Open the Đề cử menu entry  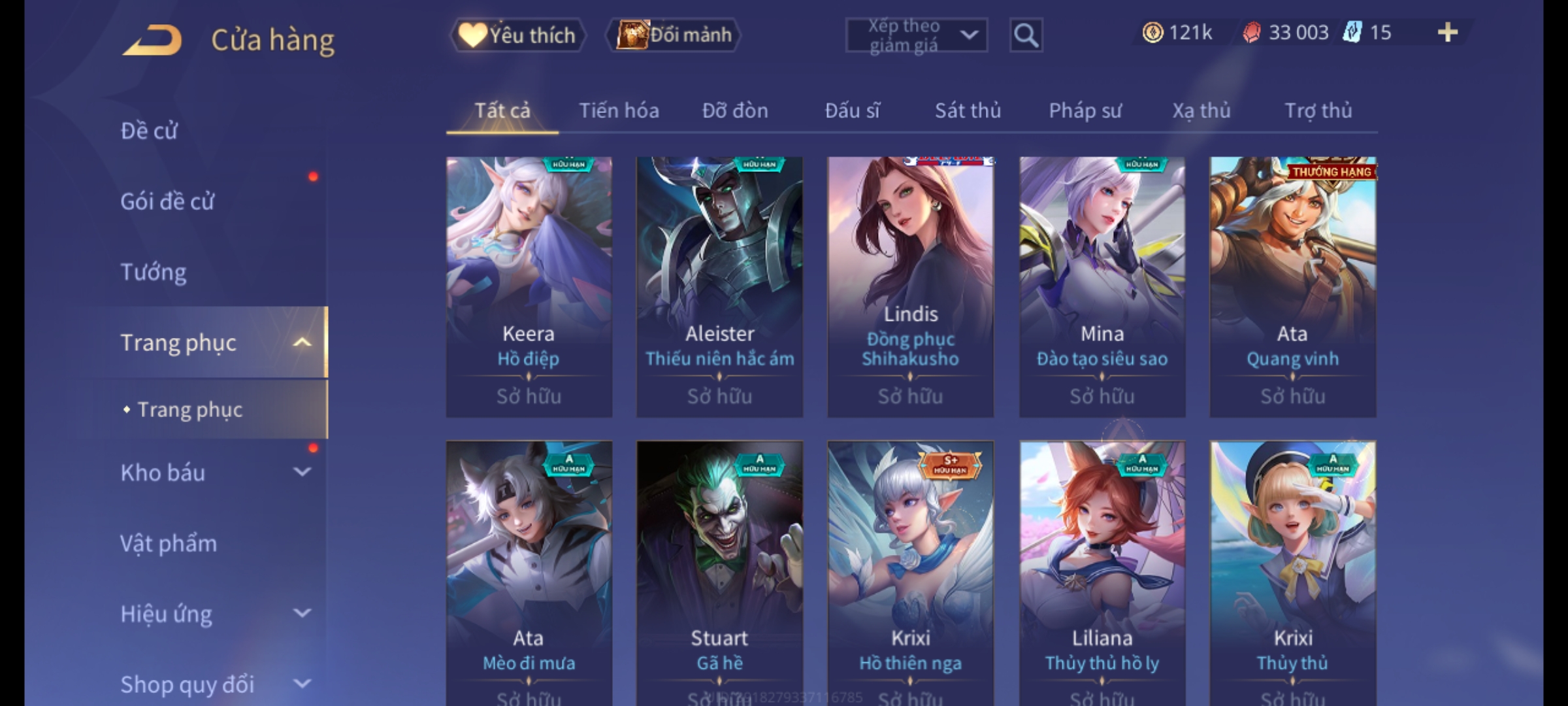149,131
